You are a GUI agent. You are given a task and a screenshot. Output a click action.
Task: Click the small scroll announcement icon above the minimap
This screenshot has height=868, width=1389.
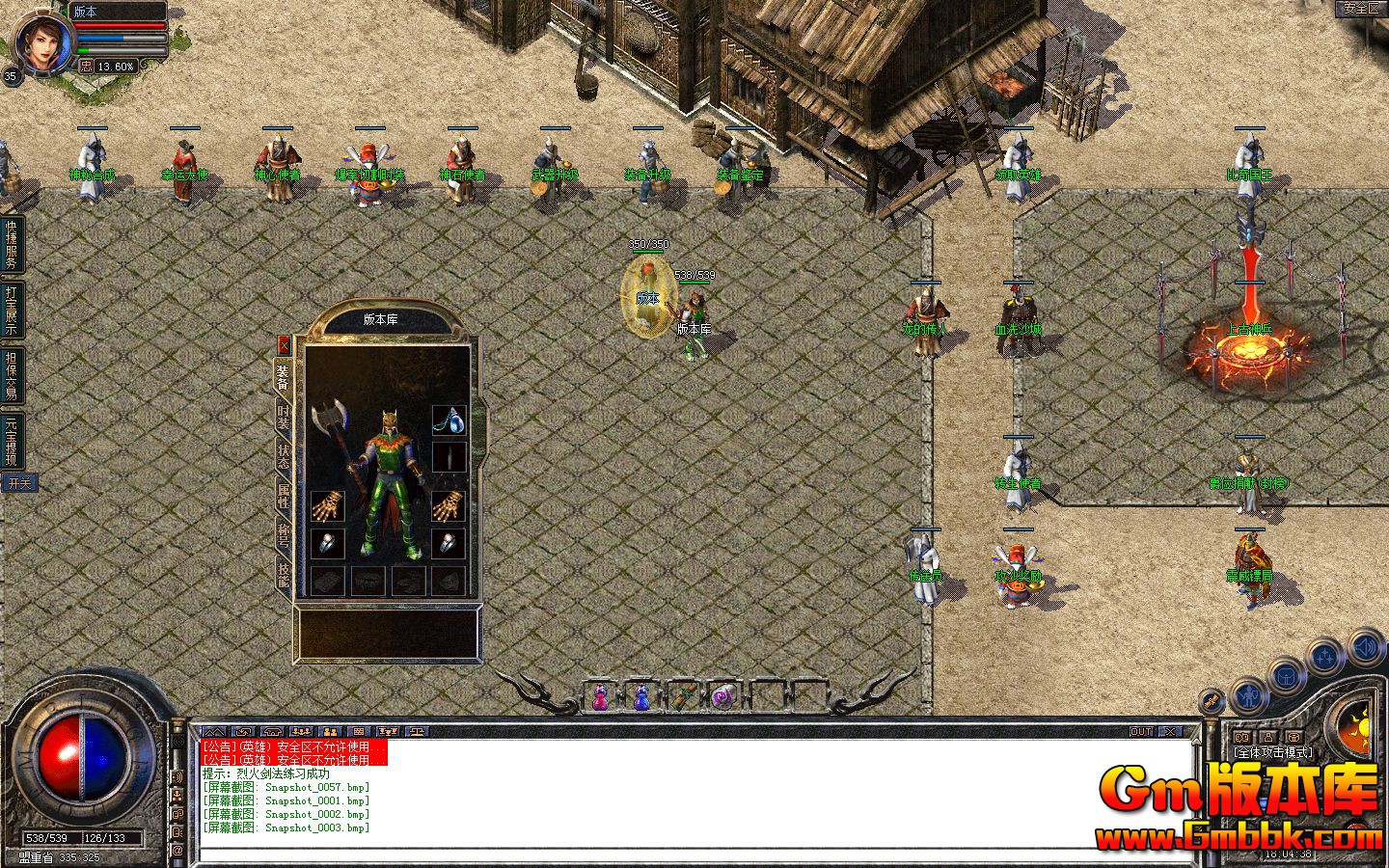point(1212,701)
